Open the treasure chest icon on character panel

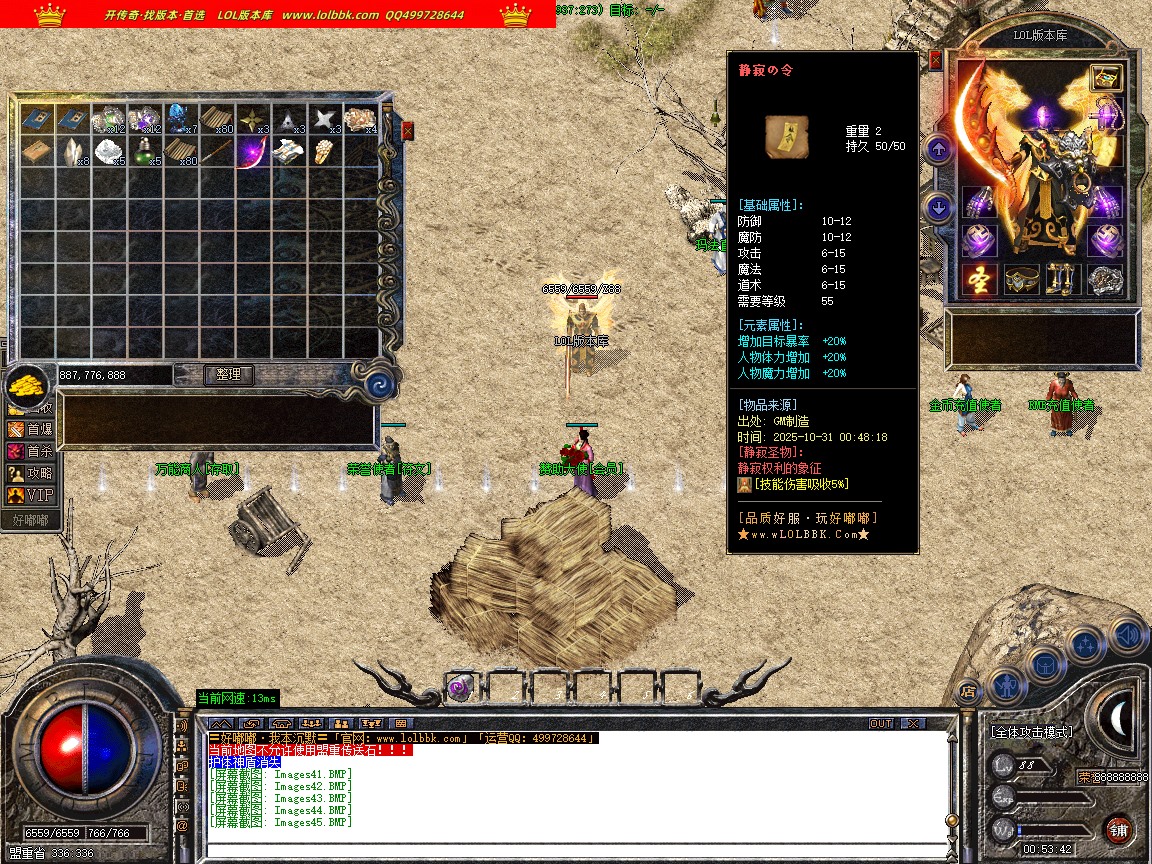pyautogui.click(x=1105, y=77)
